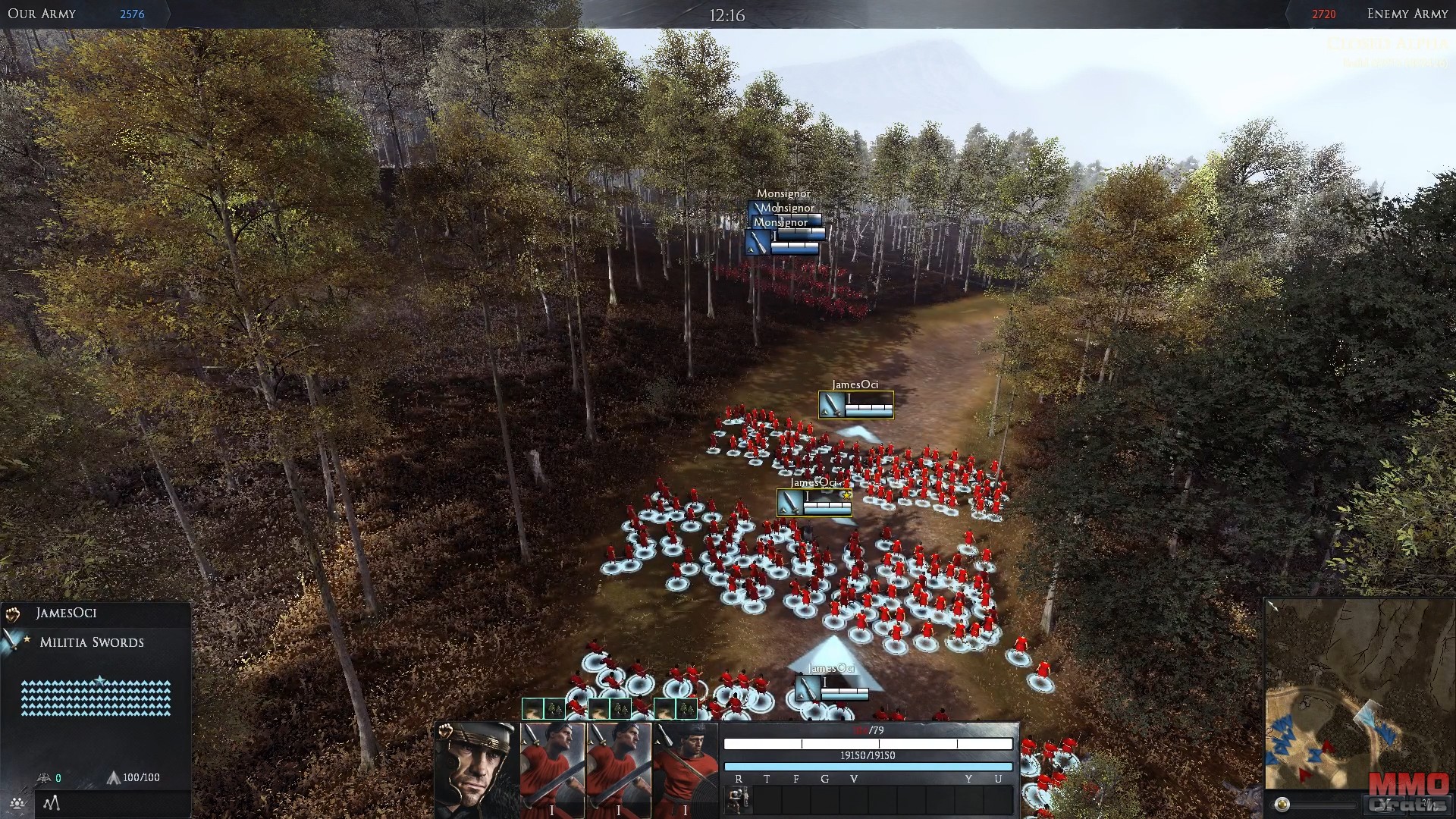Screen dimensions: 1456x819
Task: Activate the first ability slot under R
Action: click(739, 799)
